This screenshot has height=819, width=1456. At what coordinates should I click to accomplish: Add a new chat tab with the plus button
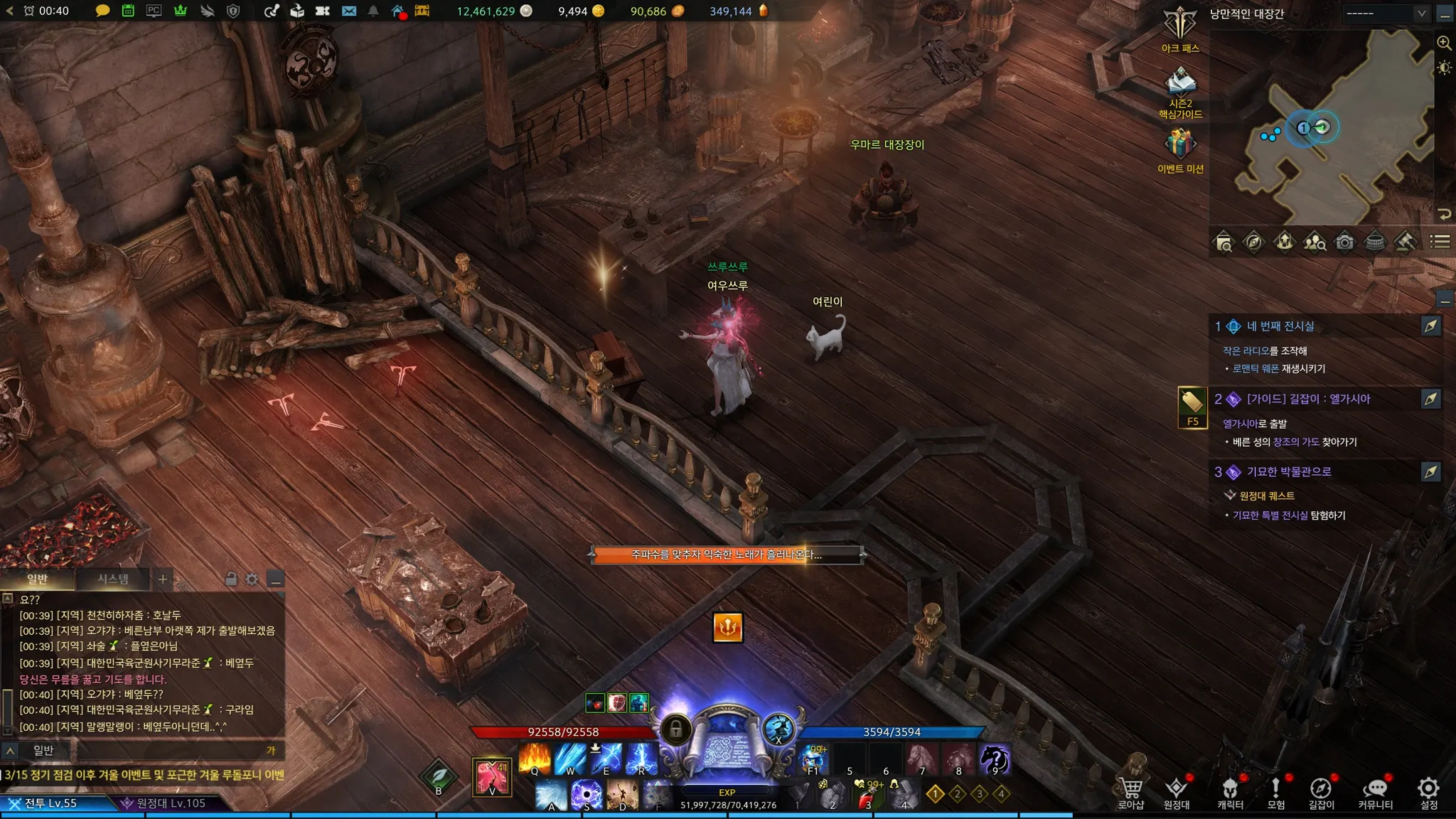[163, 579]
